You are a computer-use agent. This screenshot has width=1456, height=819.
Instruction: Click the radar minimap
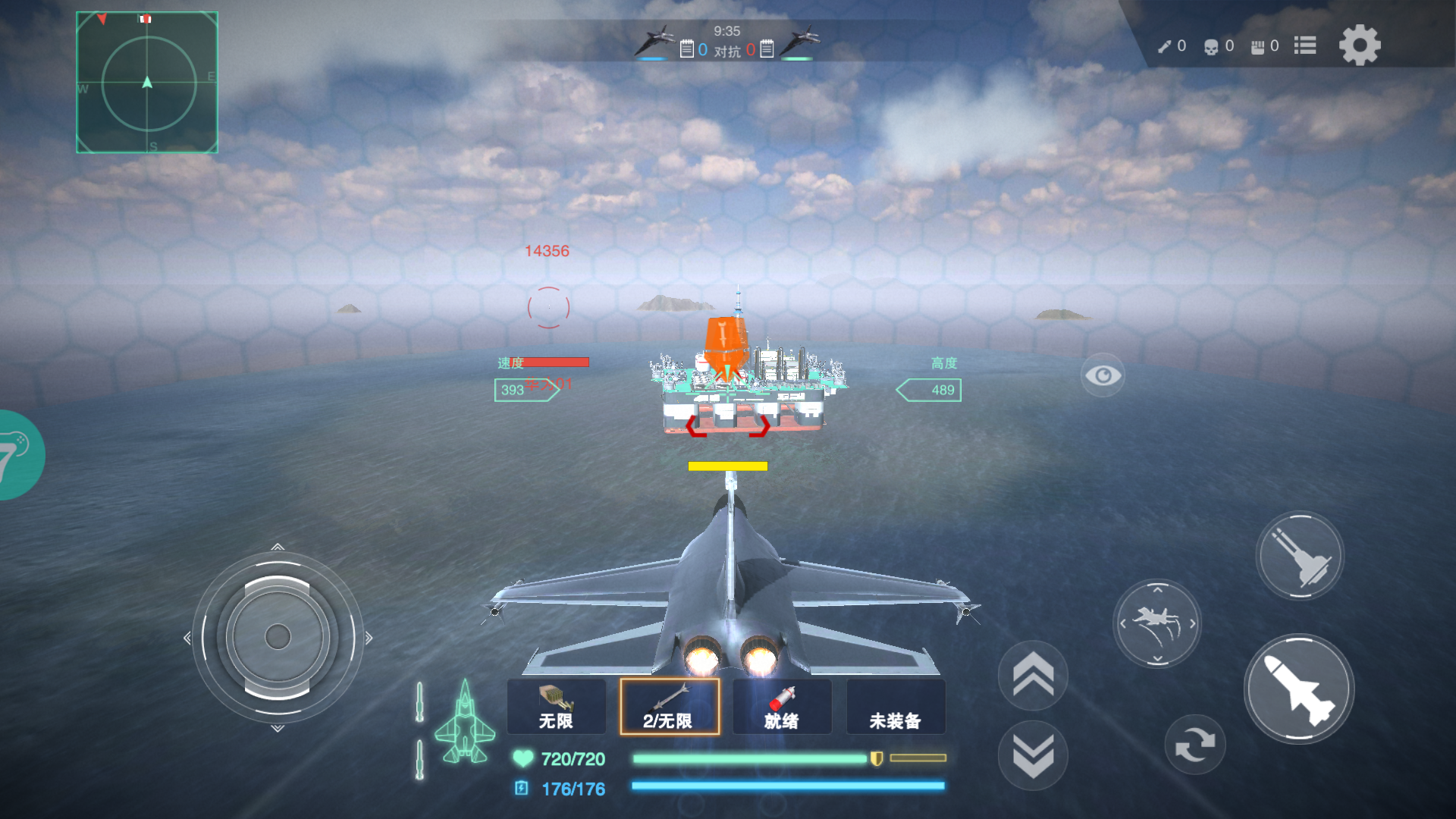[147, 83]
